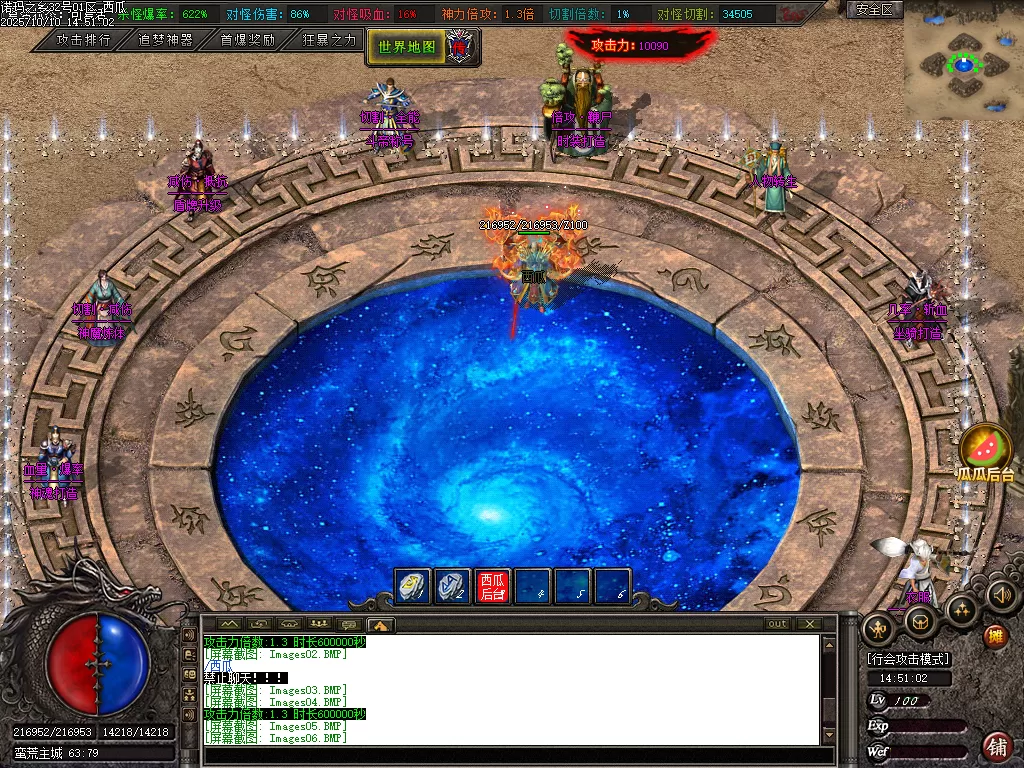Open the bag box round button
The image size is (1024, 768).
click(x=921, y=621)
